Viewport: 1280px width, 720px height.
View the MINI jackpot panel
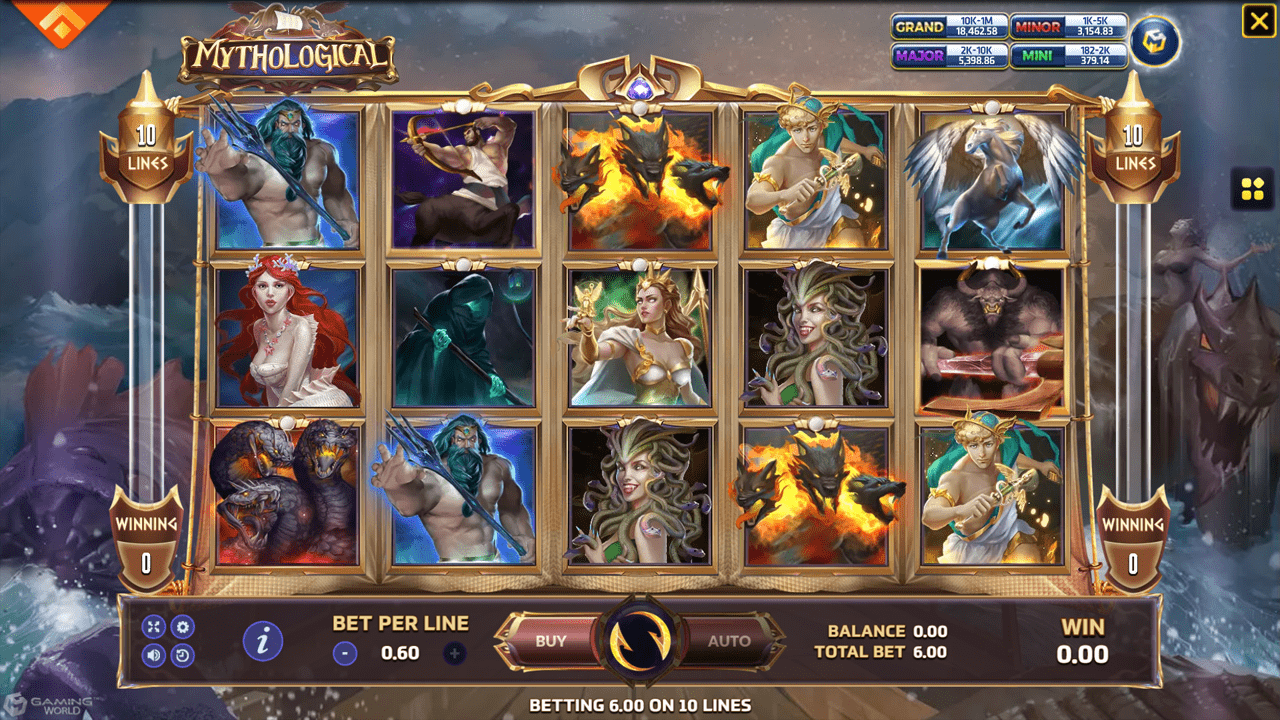[x=1068, y=56]
